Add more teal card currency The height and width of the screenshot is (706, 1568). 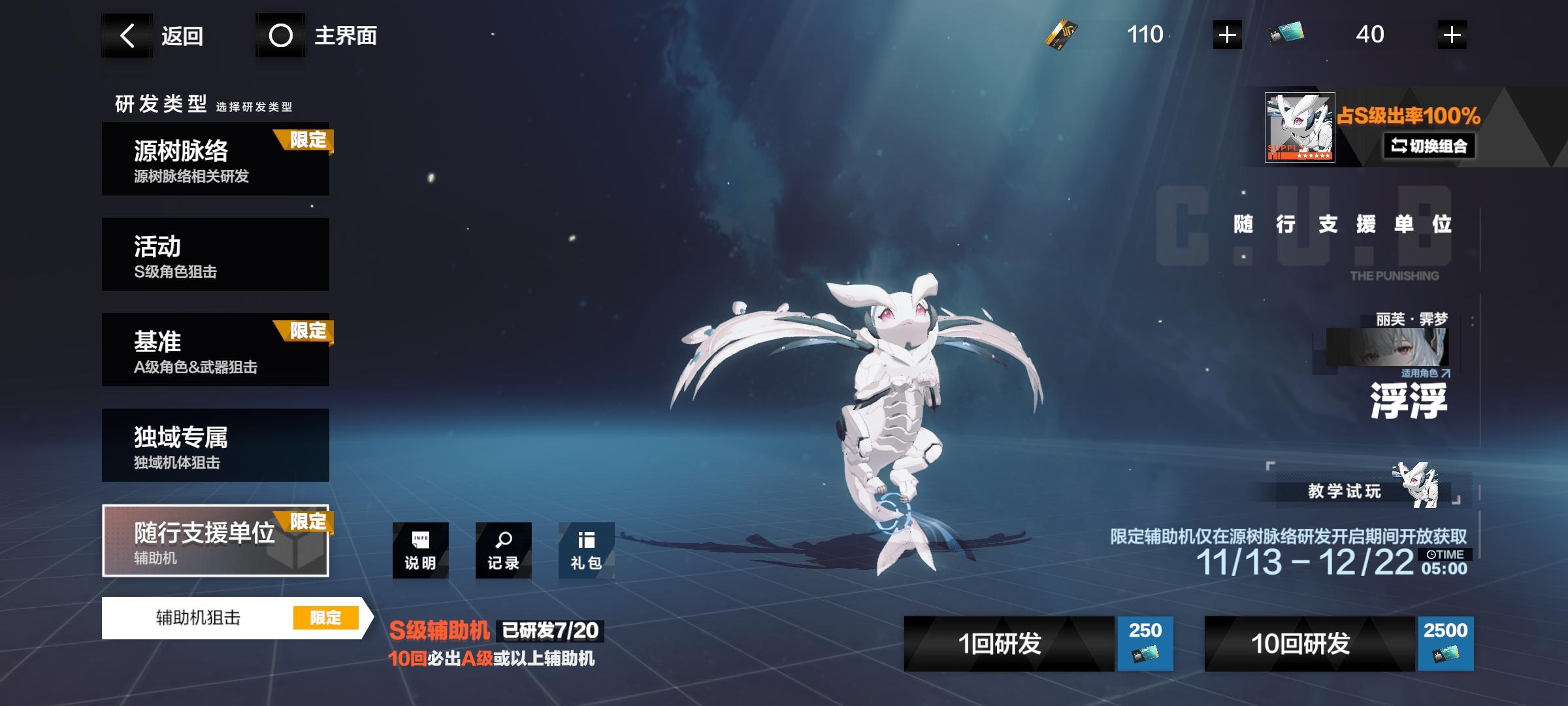tap(1452, 35)
